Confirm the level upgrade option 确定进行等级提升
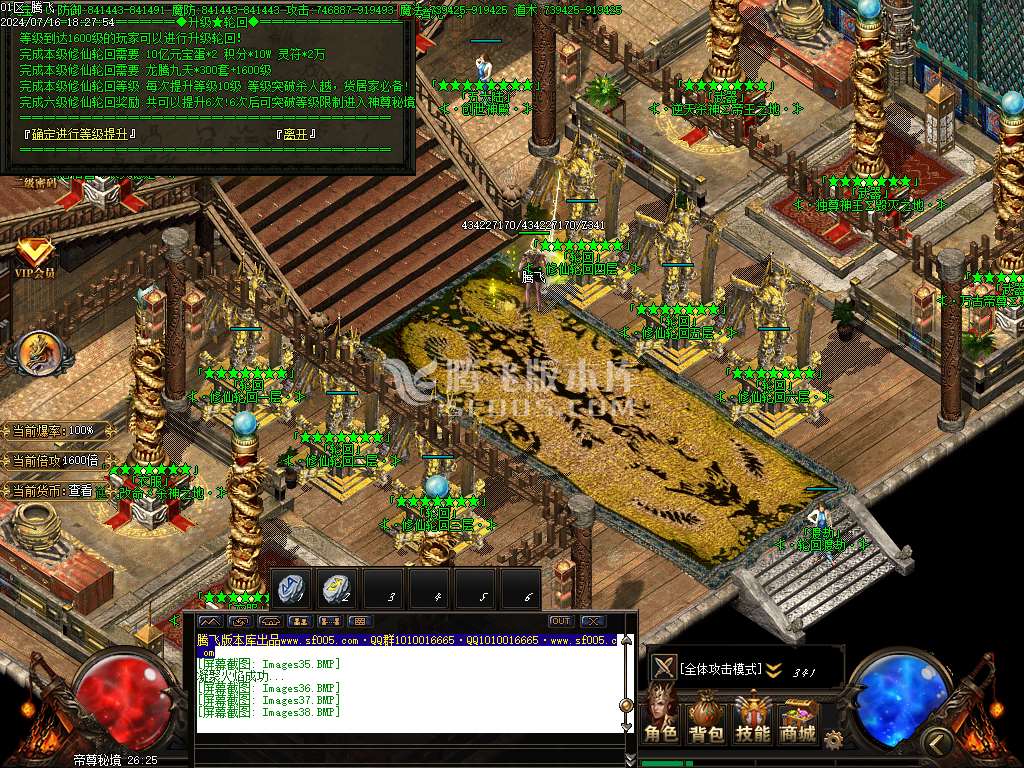This screenshot has width=1024, height=768. (x=78, y=133)
